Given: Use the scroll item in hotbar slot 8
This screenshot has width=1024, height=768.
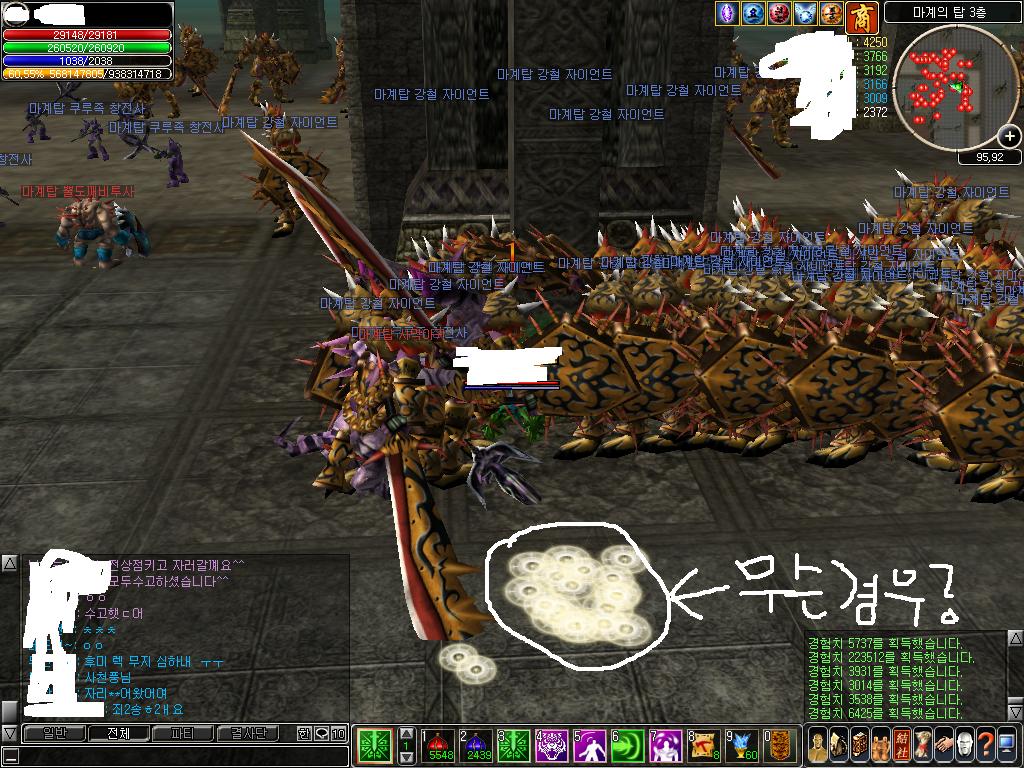Looking at the screenshot, I should (704, 744).
